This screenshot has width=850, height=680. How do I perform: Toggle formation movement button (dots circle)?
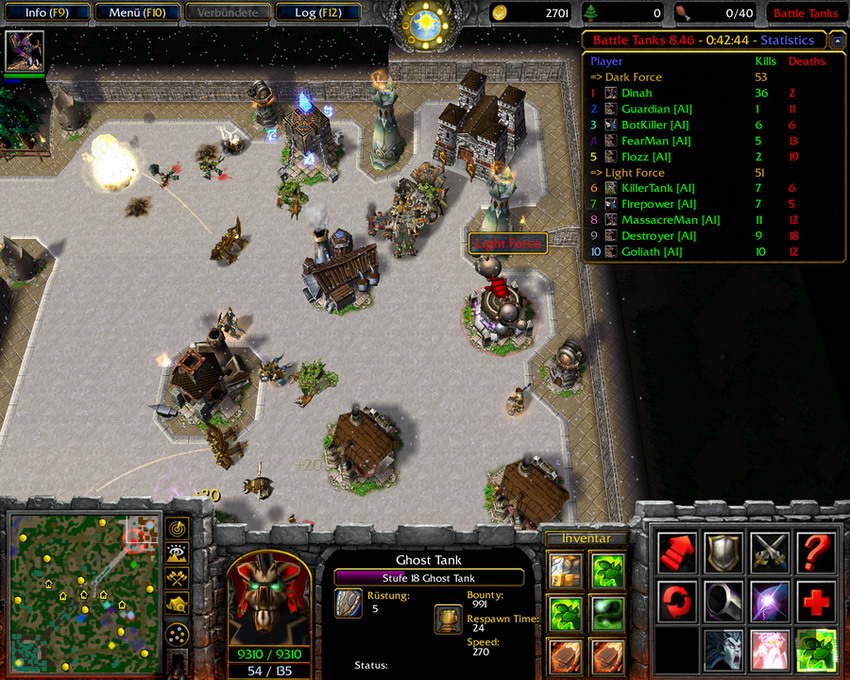pyautogui.click(x=178, y=634)
